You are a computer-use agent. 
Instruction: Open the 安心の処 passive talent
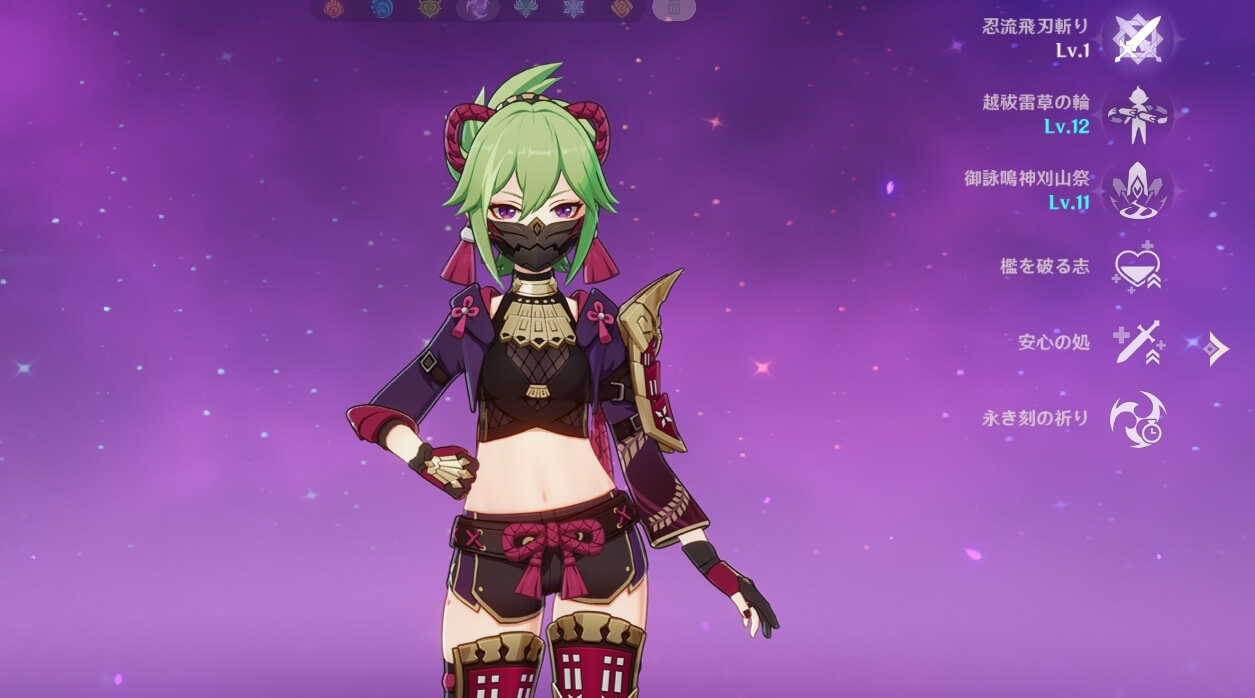1138,343
